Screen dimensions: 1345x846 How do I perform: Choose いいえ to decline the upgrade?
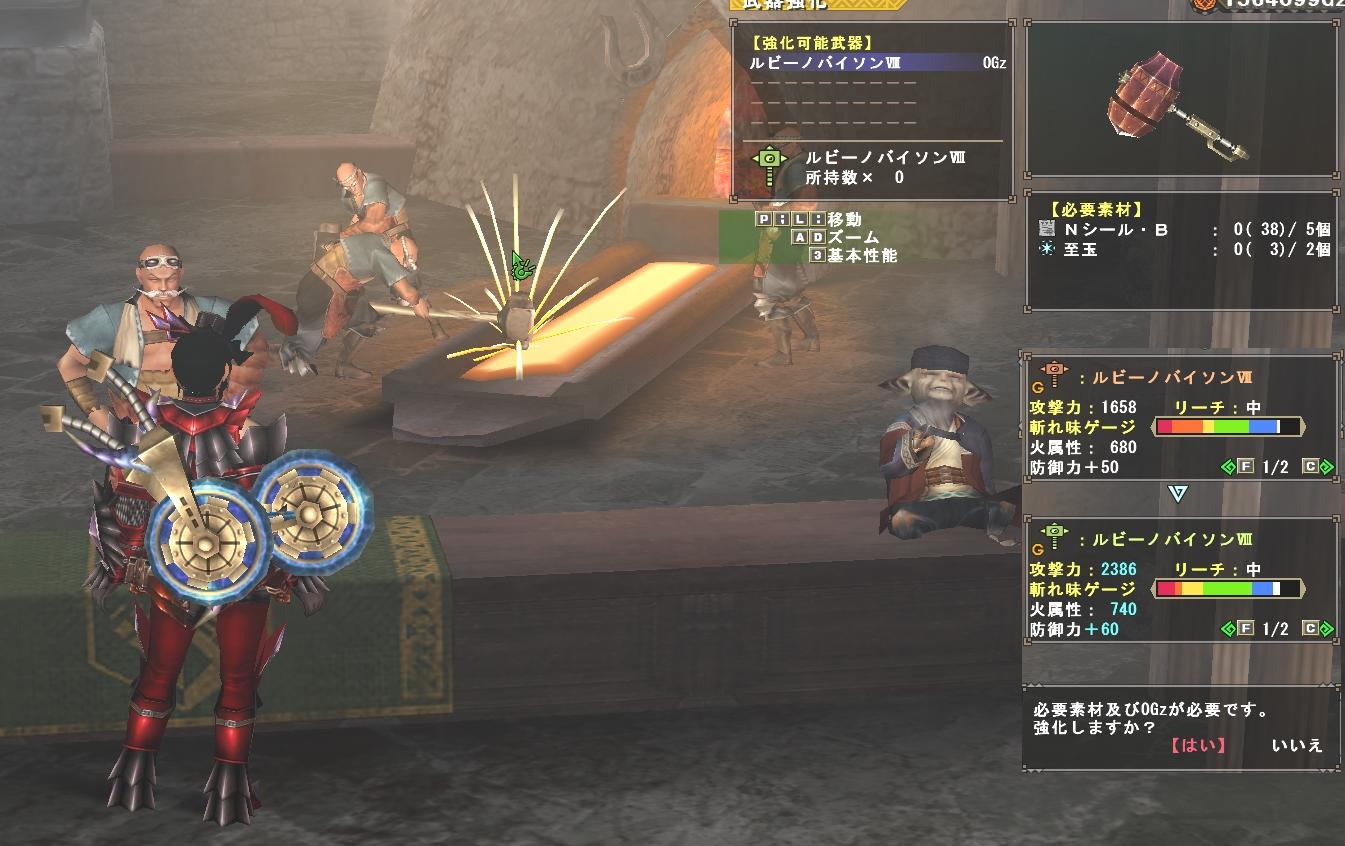click(x=1297, y=745)
